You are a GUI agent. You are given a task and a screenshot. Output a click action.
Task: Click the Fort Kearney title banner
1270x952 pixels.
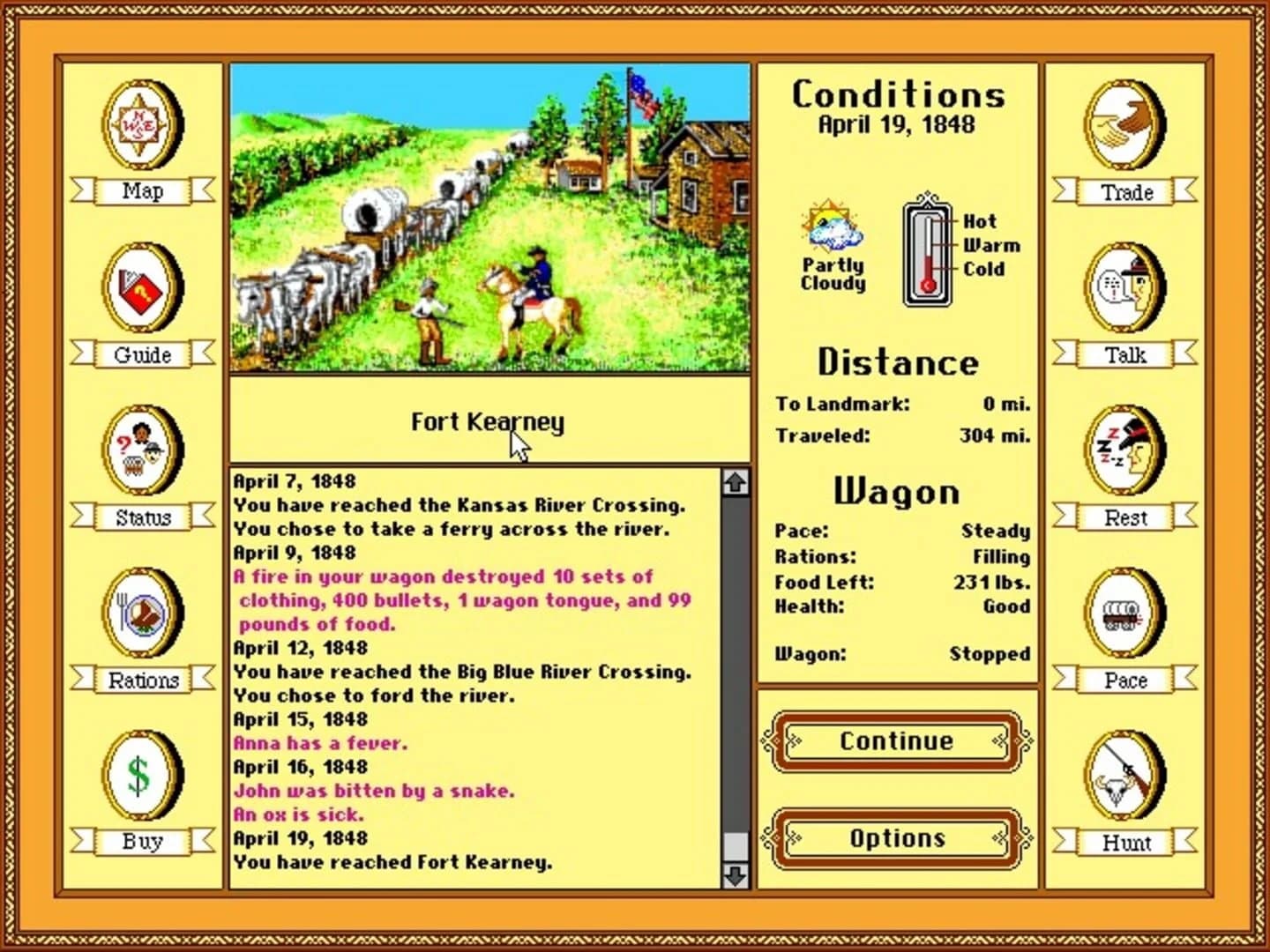coord(487,422)
